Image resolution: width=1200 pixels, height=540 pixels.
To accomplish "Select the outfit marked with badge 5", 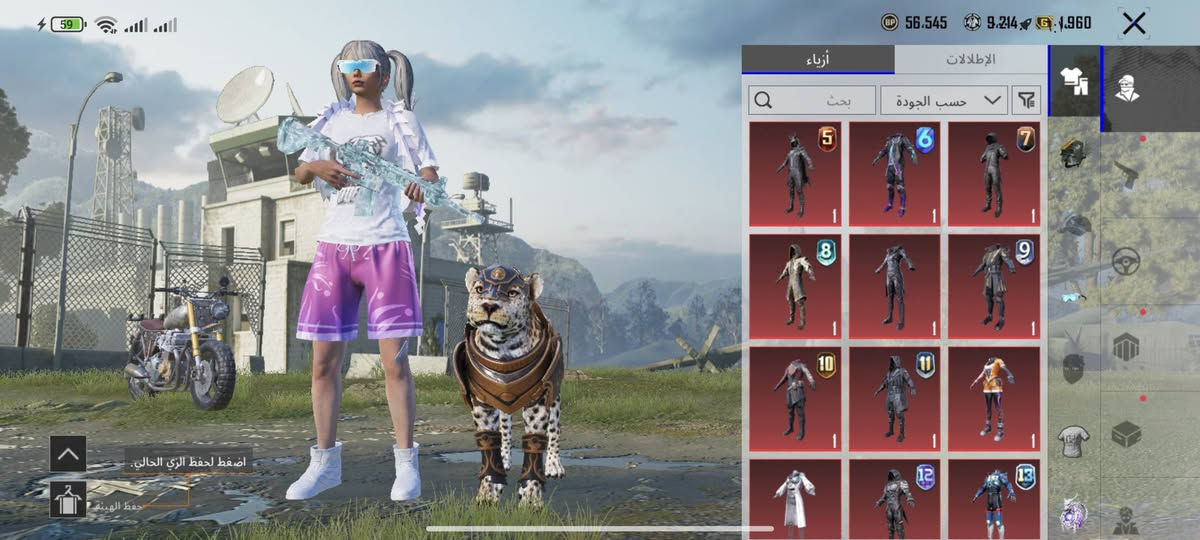I will [x=795, y=174].
